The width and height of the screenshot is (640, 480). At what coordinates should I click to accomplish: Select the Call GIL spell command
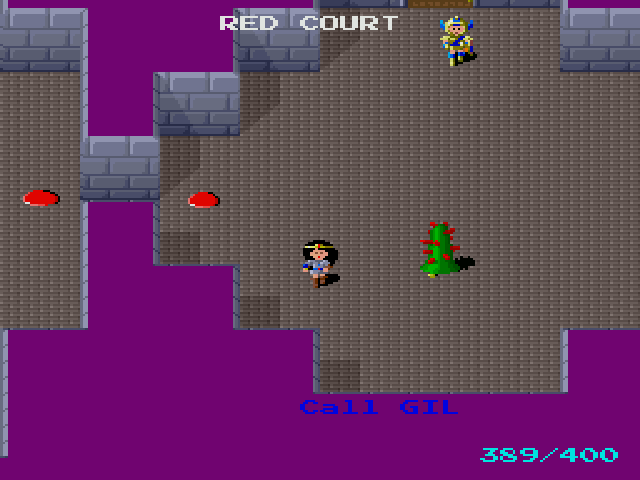[378, 407]
